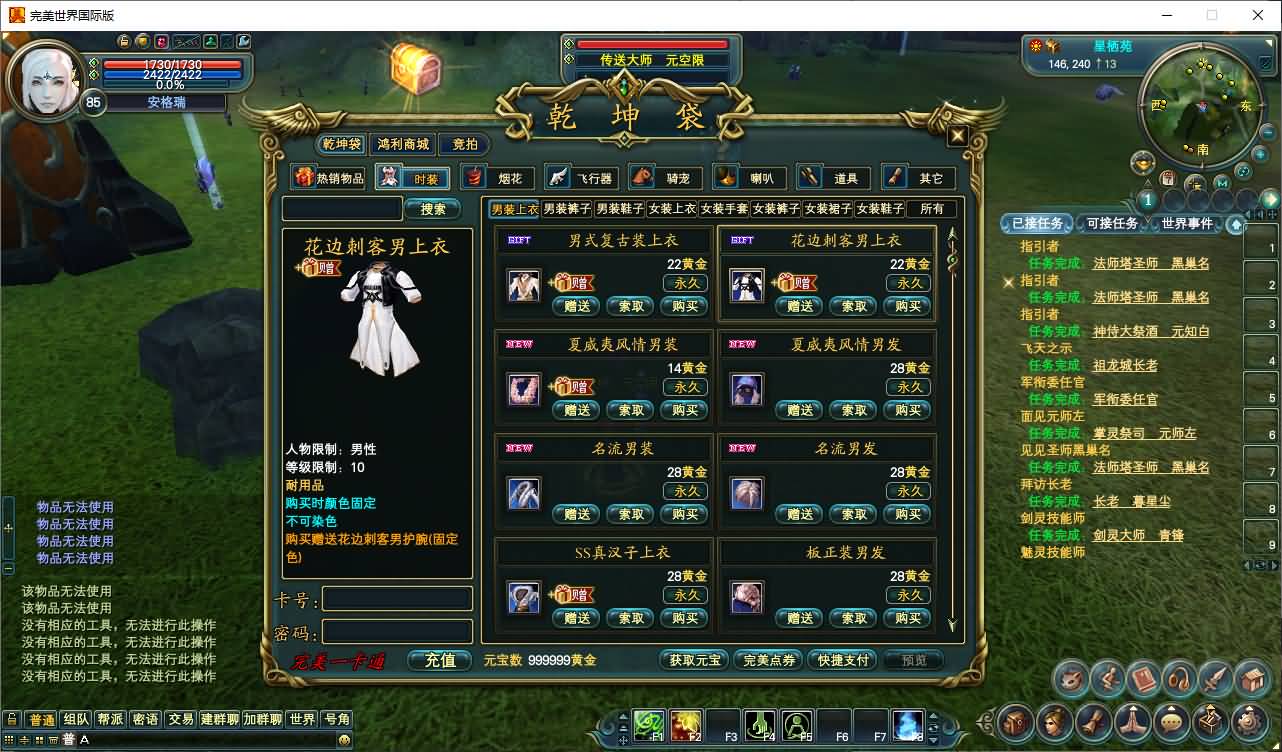
Task: Buy 花边刺客男上衣 with the 购买 button
Action: click(x=907, y=306)
